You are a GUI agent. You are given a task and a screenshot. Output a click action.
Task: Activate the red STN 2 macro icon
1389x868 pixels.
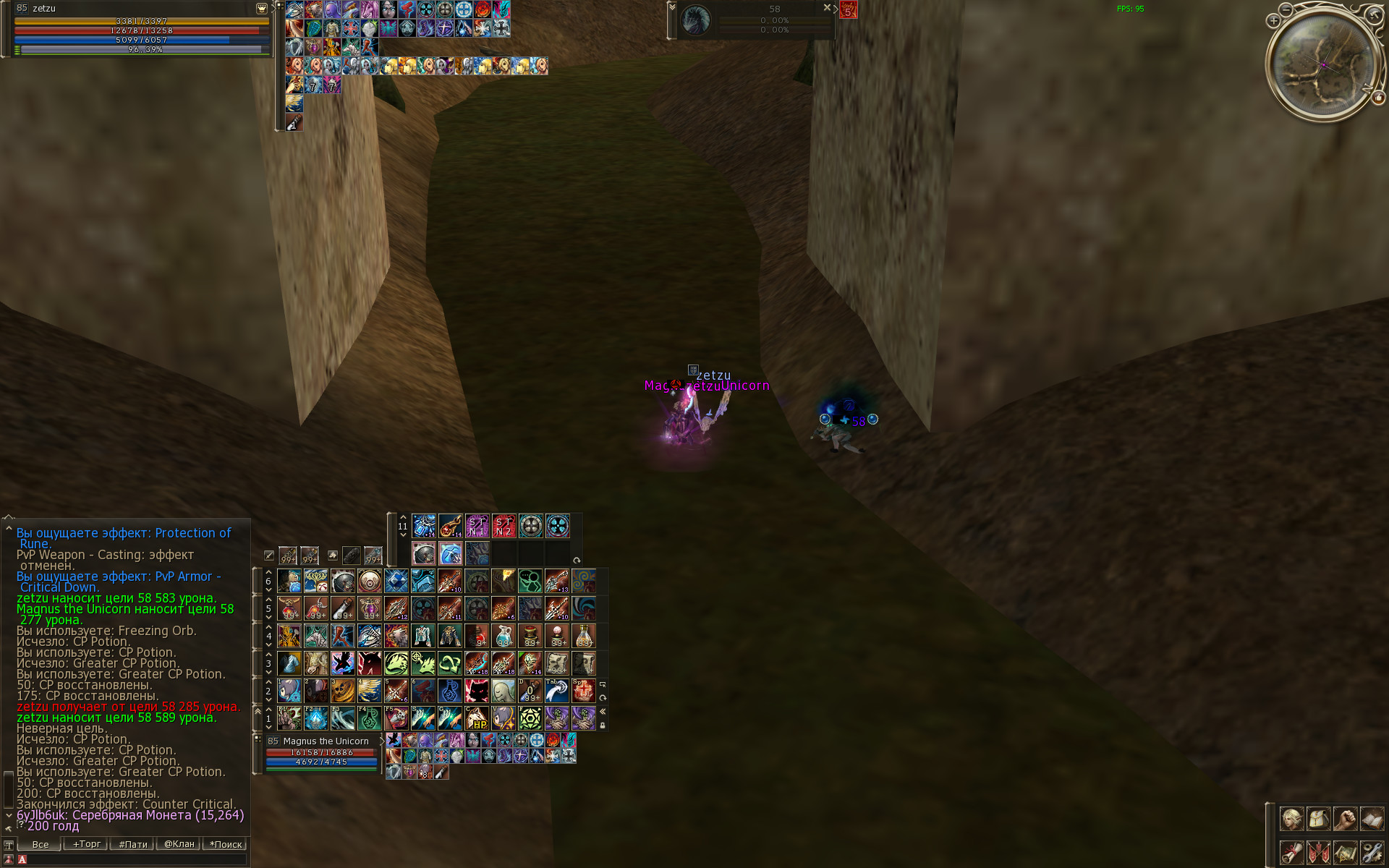504,526
